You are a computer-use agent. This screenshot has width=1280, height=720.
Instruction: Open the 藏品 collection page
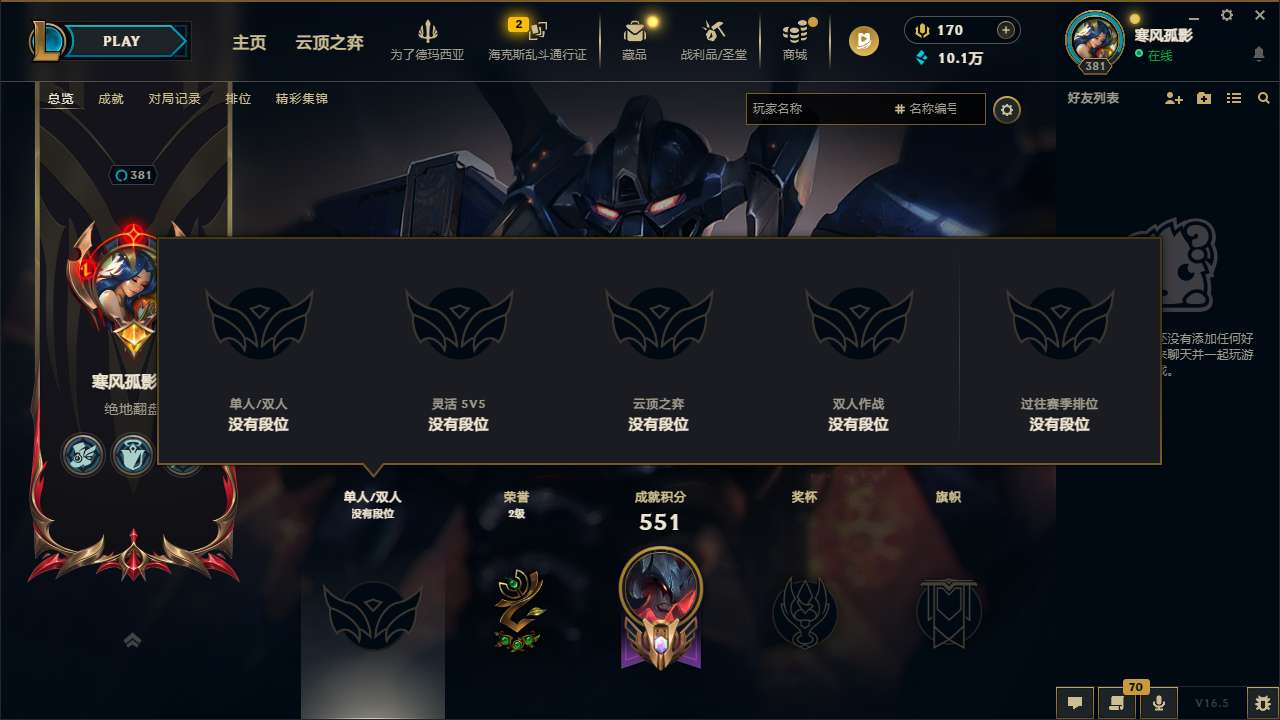(634, 40)
